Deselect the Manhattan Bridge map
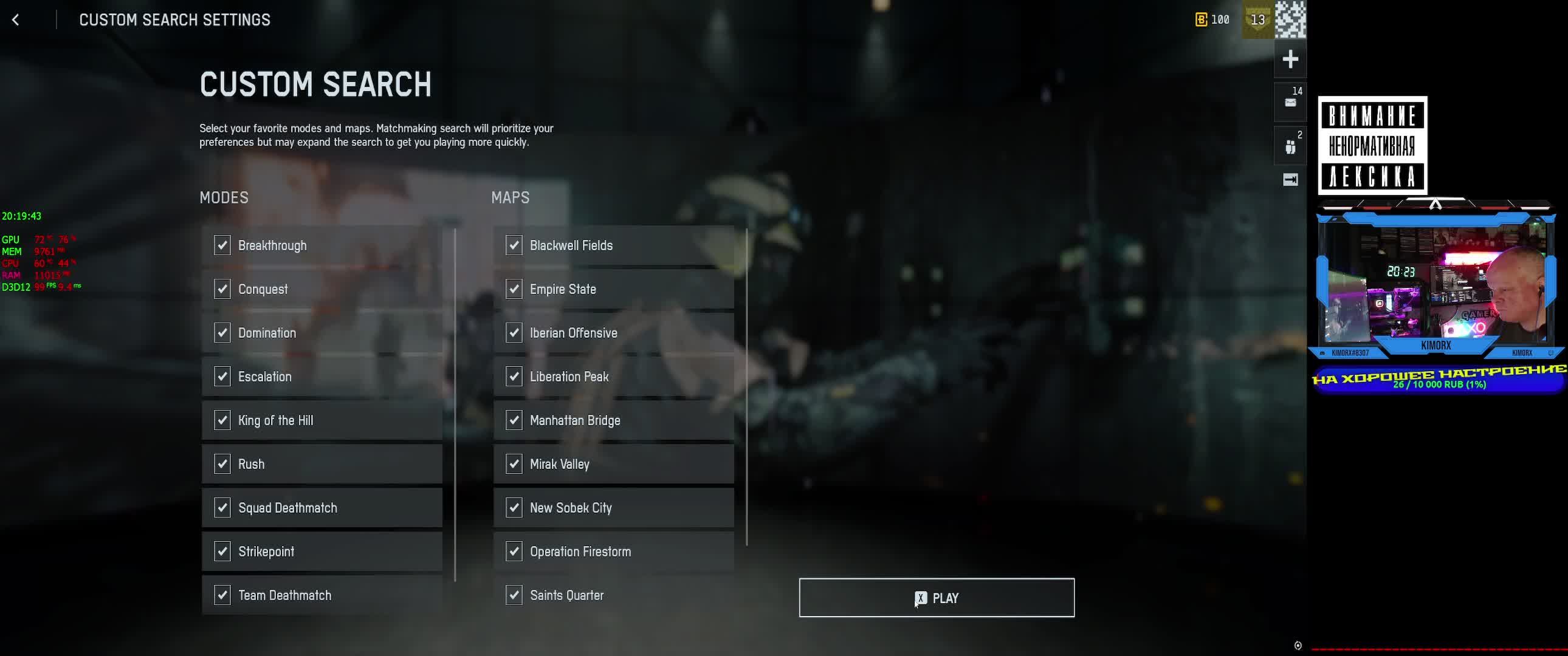The image size is (1568, 656). (514, 420)
